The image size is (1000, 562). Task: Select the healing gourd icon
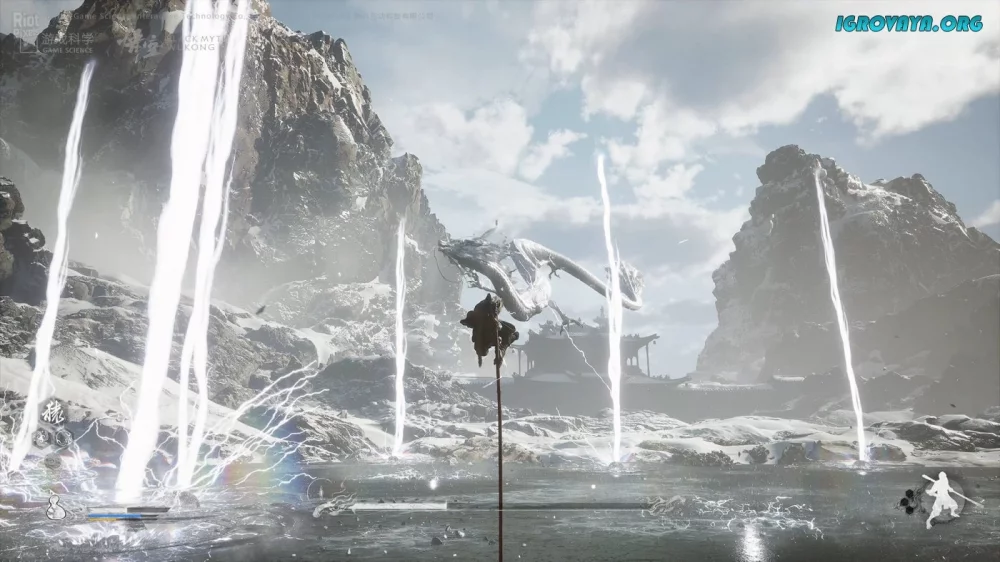tap(57, 507)
